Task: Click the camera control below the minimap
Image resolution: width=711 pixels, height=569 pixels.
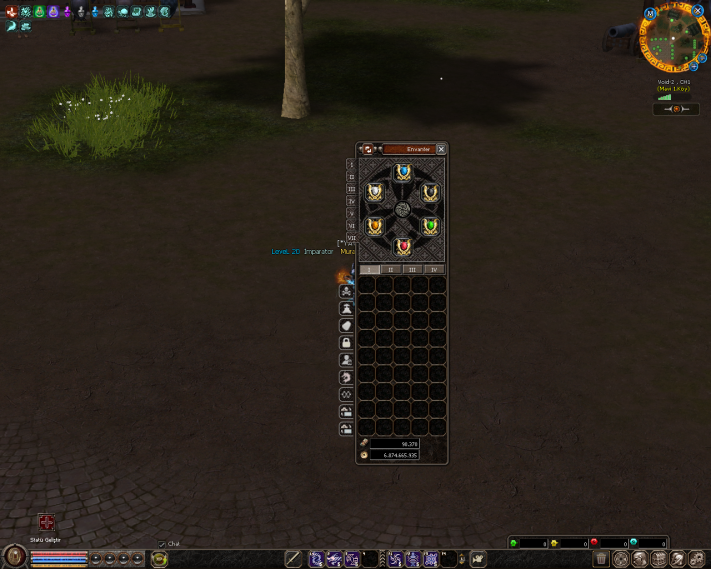Action: 676,109
